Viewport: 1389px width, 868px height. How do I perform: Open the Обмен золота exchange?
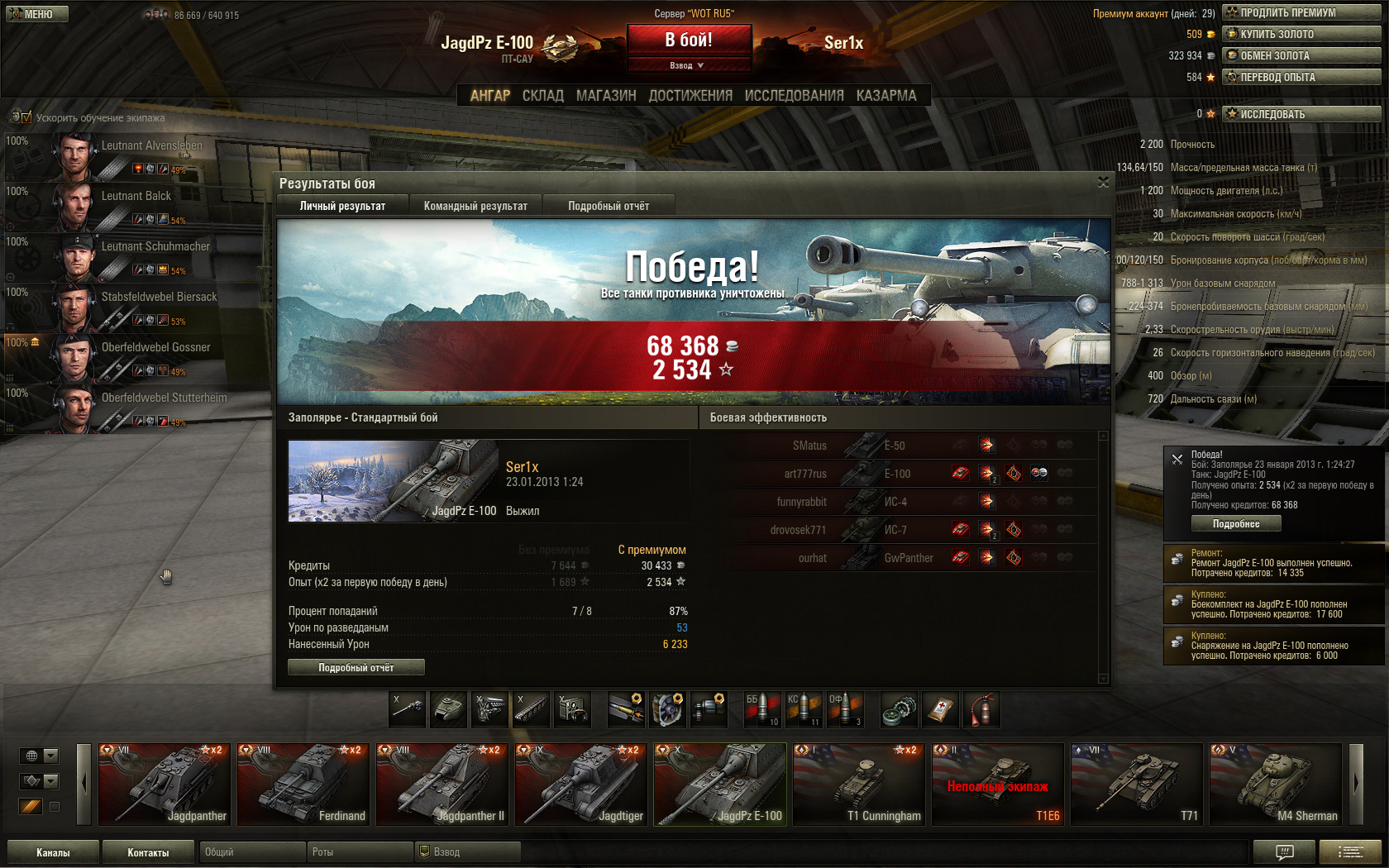click(x=1301, y=55)
